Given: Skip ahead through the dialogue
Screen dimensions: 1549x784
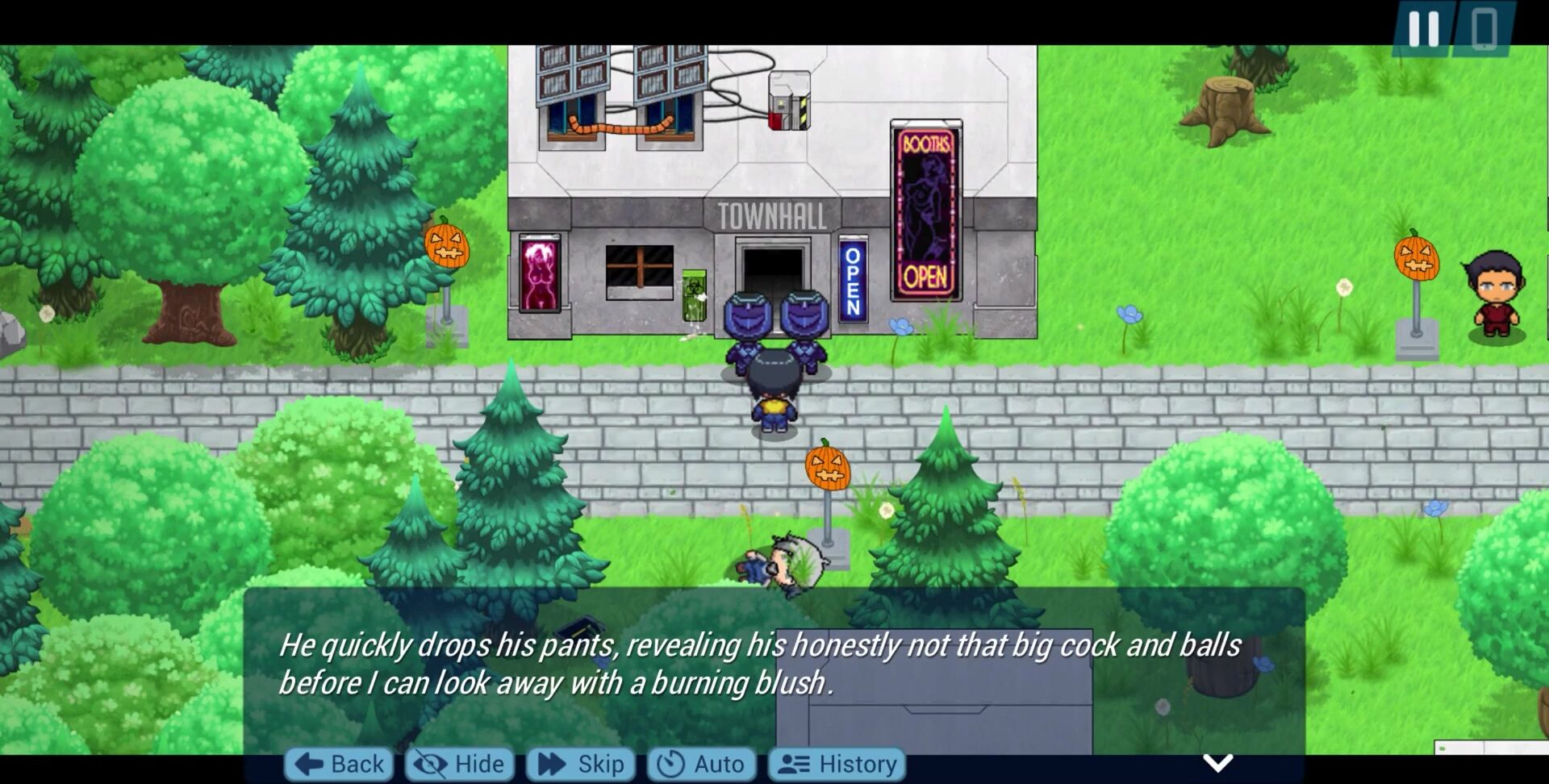Looking at the screenshot, I should [581, 763].
